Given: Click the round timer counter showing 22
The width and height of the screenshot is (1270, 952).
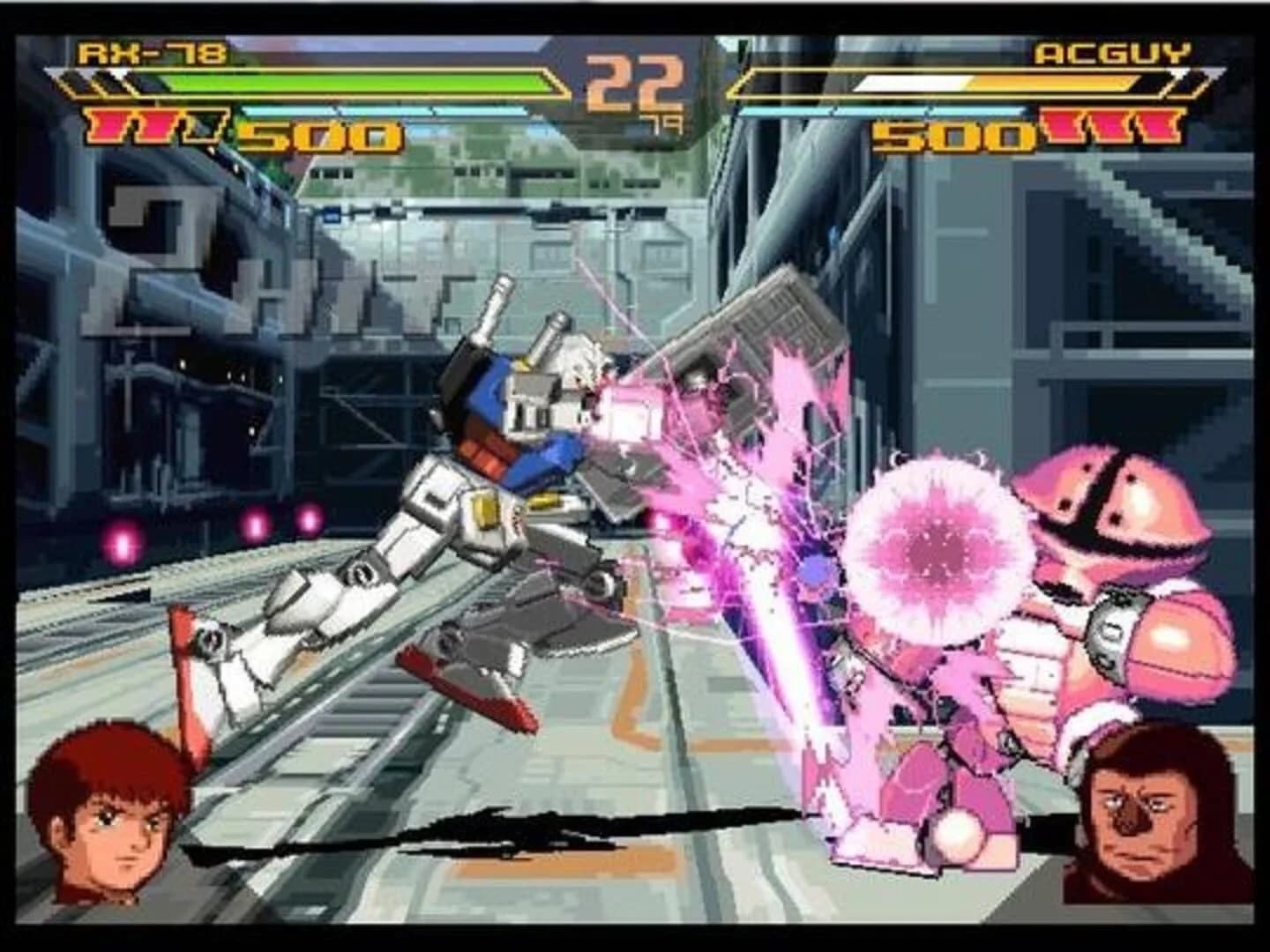Looking at the screenshot, I should [631, 84].
